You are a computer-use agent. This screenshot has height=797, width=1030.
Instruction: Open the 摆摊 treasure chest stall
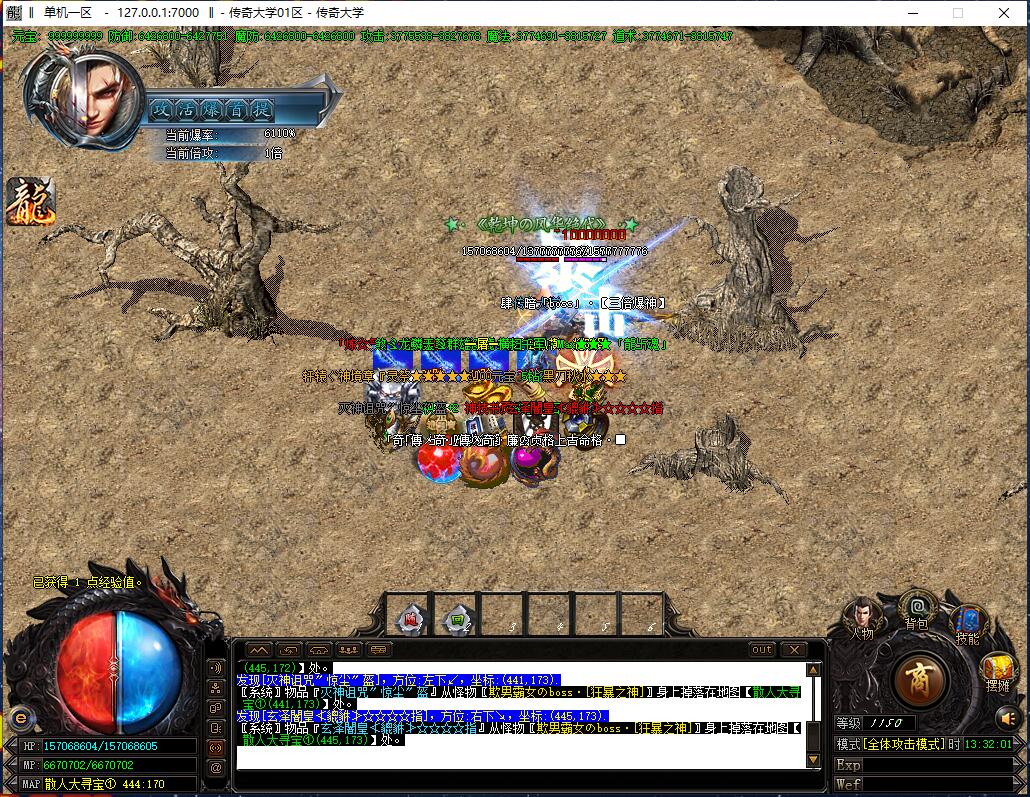click(x=997, y=670)
